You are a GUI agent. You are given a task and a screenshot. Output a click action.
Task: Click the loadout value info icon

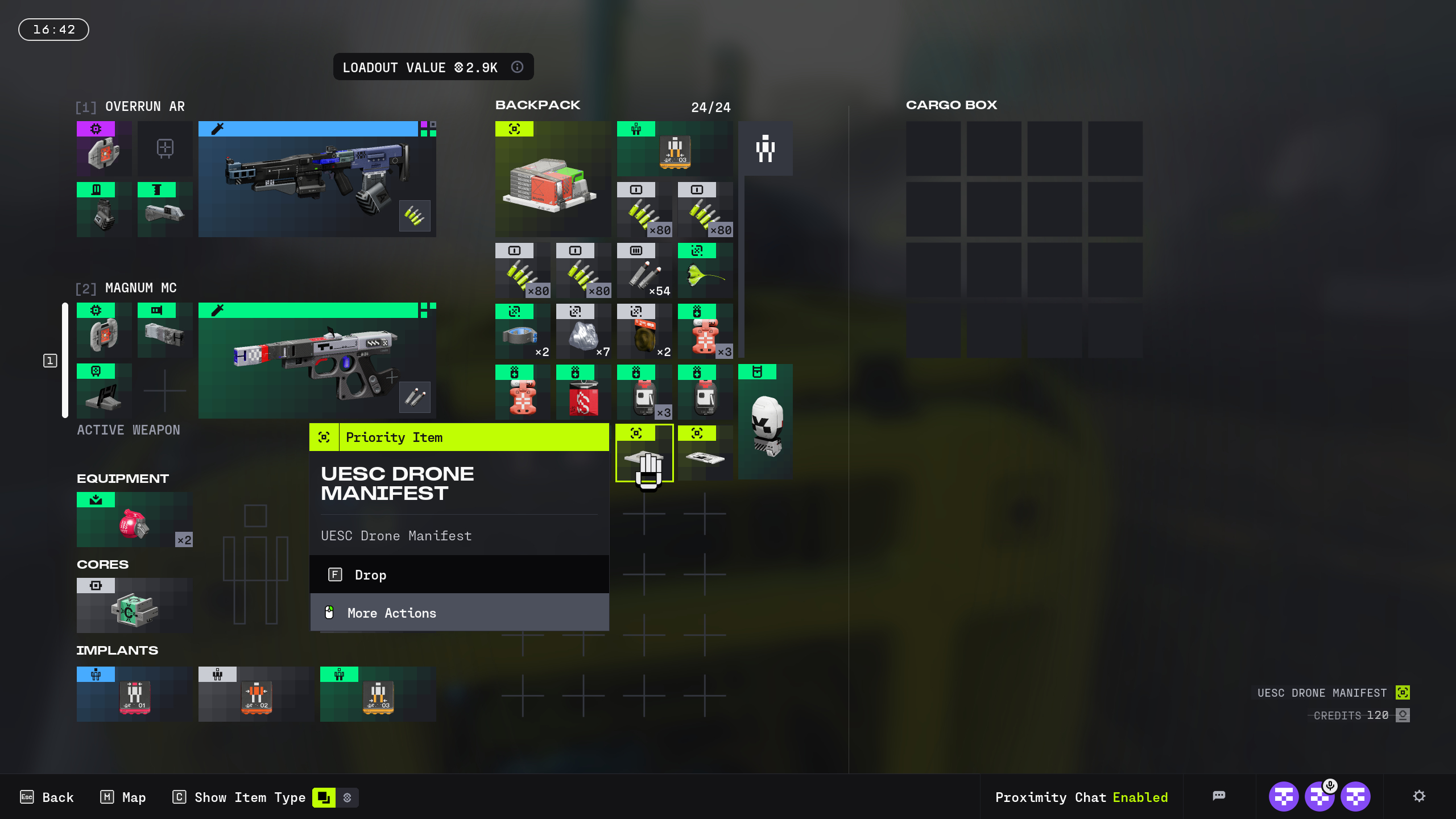pos(517,67)
